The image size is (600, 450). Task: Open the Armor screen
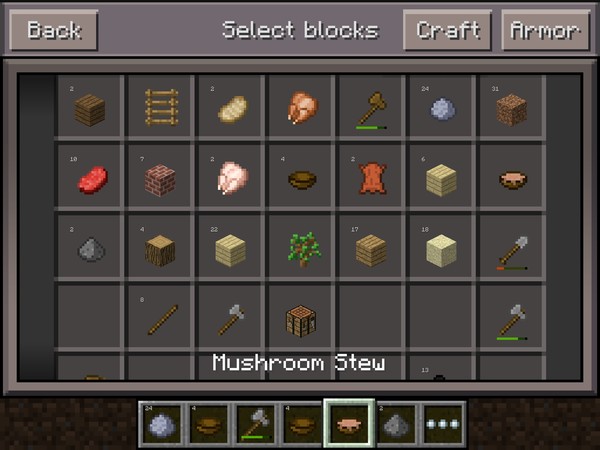(x=545, y=30)
